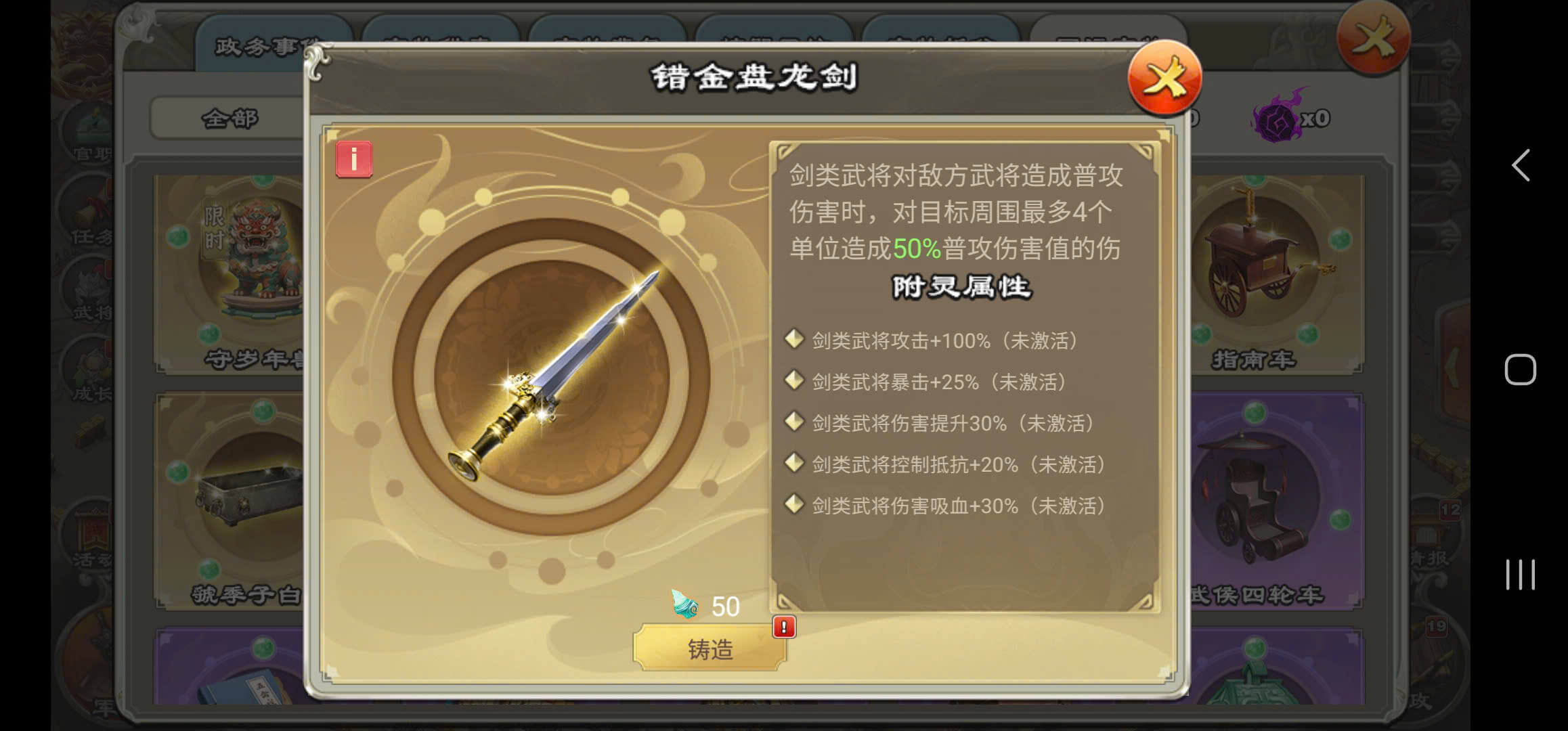1568x731 pixels.
Task: Select the 守岁年兽 limited item
Action: 230,271
